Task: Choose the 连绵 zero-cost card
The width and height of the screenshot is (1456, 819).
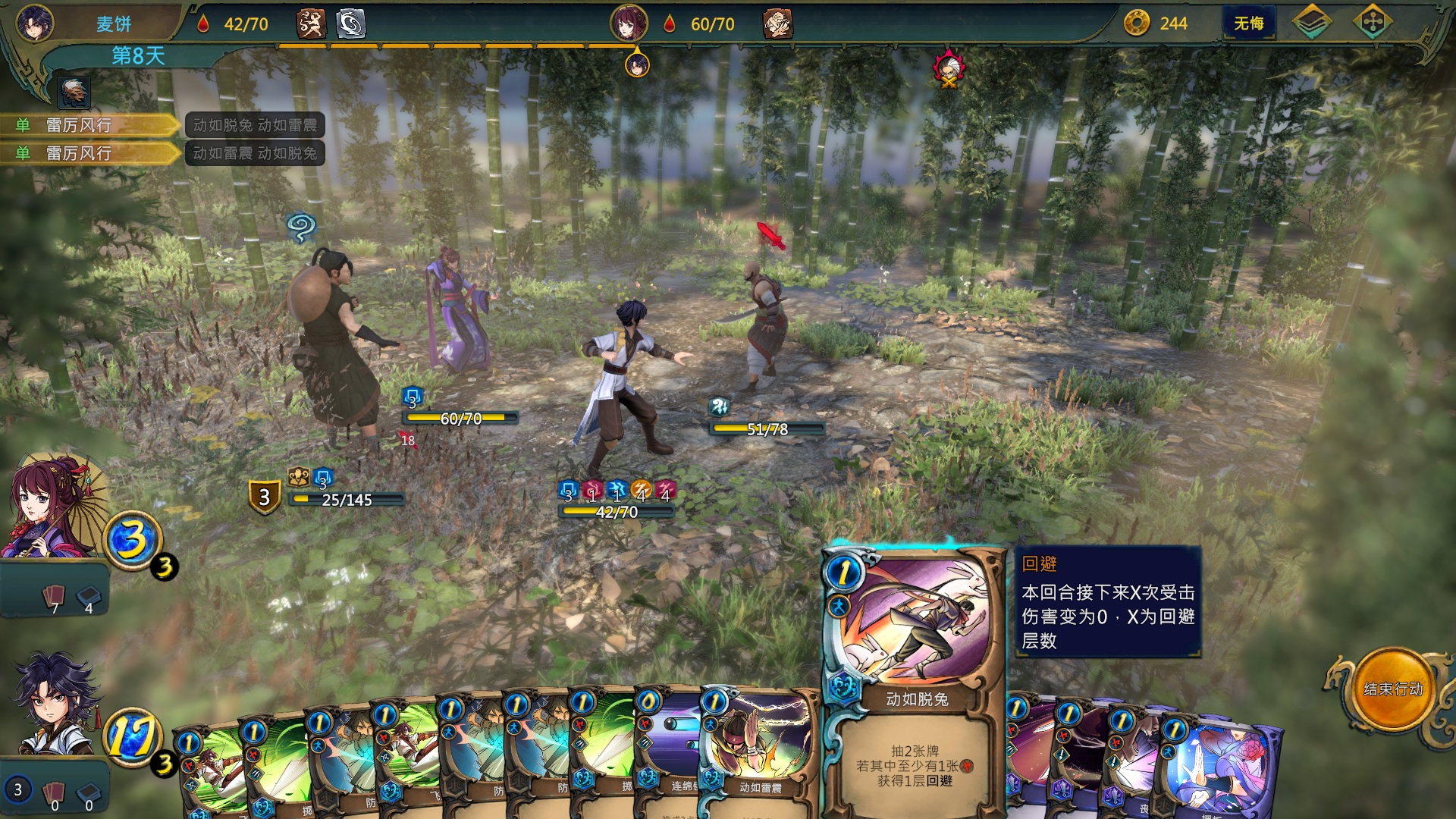Action: pos(667,751)
